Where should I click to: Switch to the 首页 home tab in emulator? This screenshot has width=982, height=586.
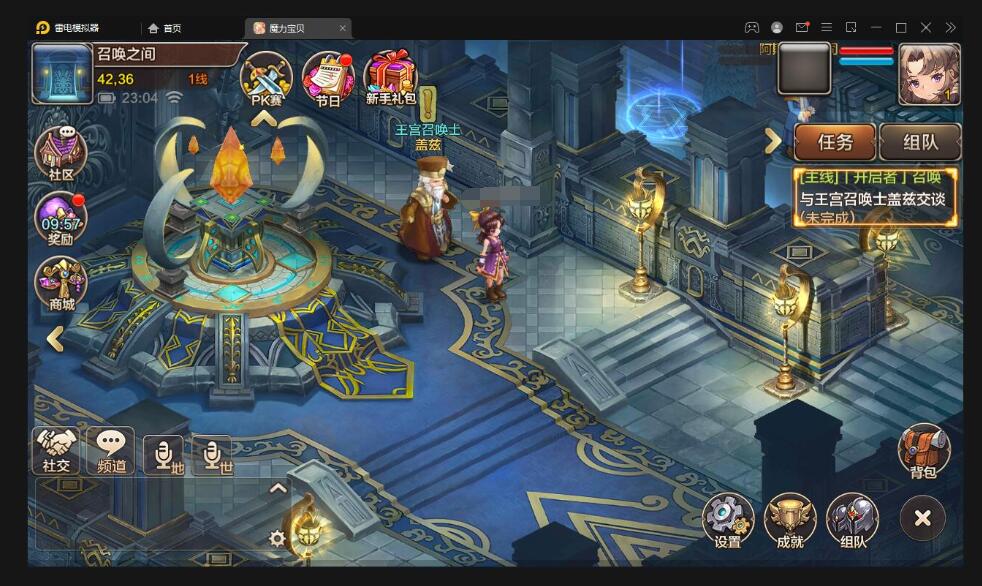[x=171, y=28]
